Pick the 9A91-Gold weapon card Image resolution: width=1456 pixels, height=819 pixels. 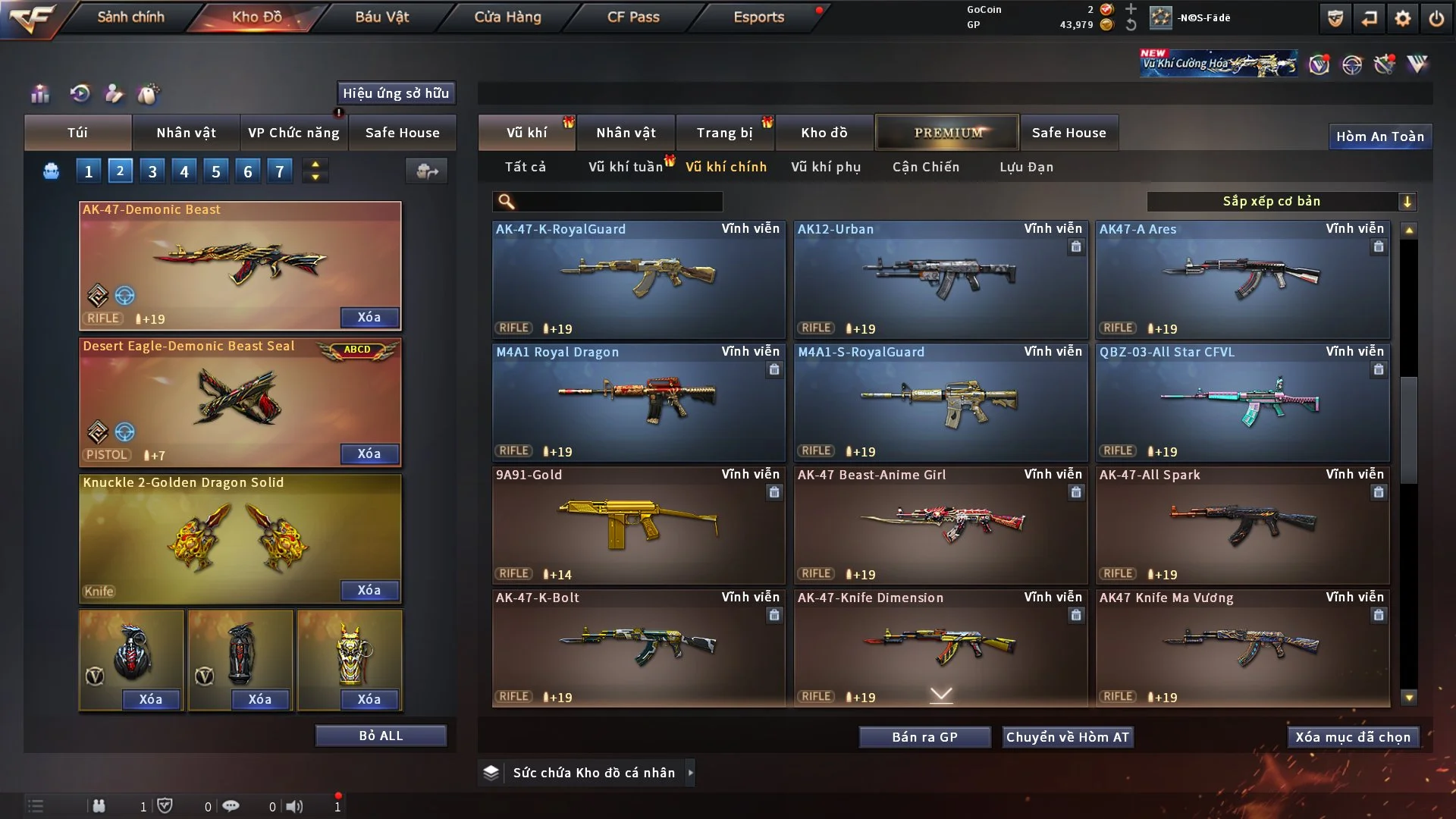coord(639,525)
